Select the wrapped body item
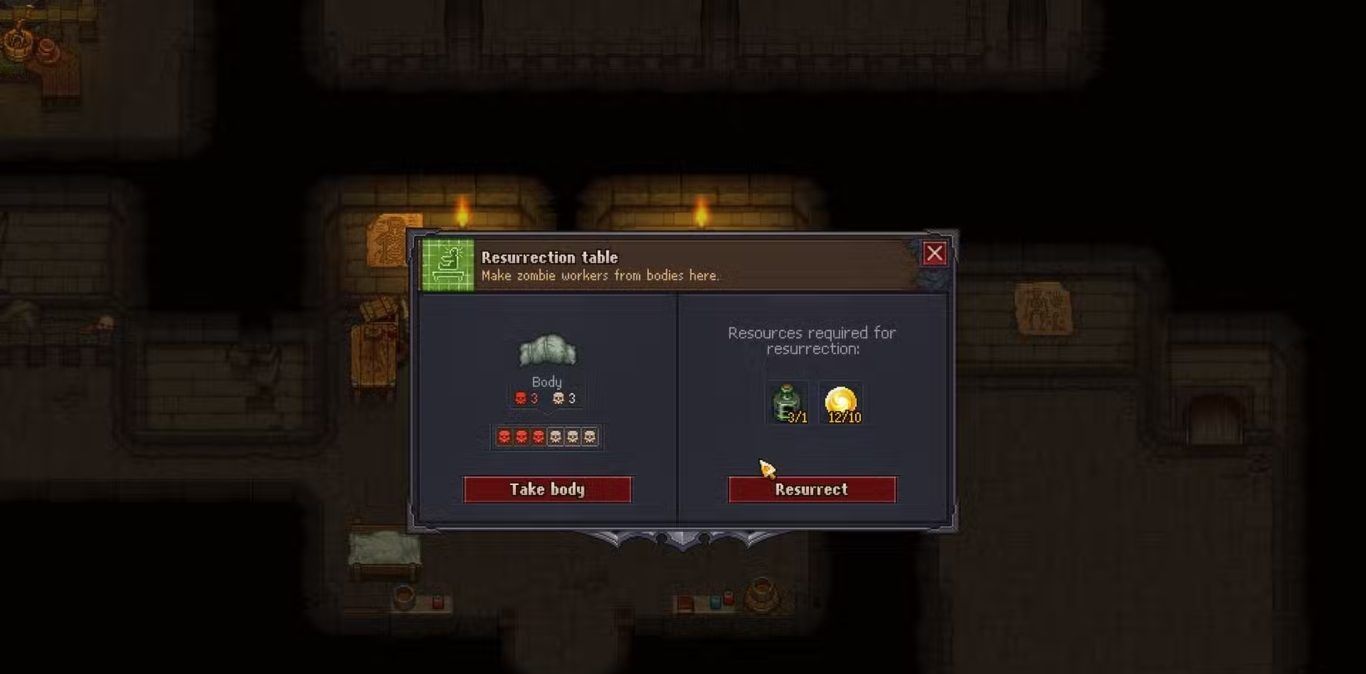 pyautogui.click(x=547, y=351)
